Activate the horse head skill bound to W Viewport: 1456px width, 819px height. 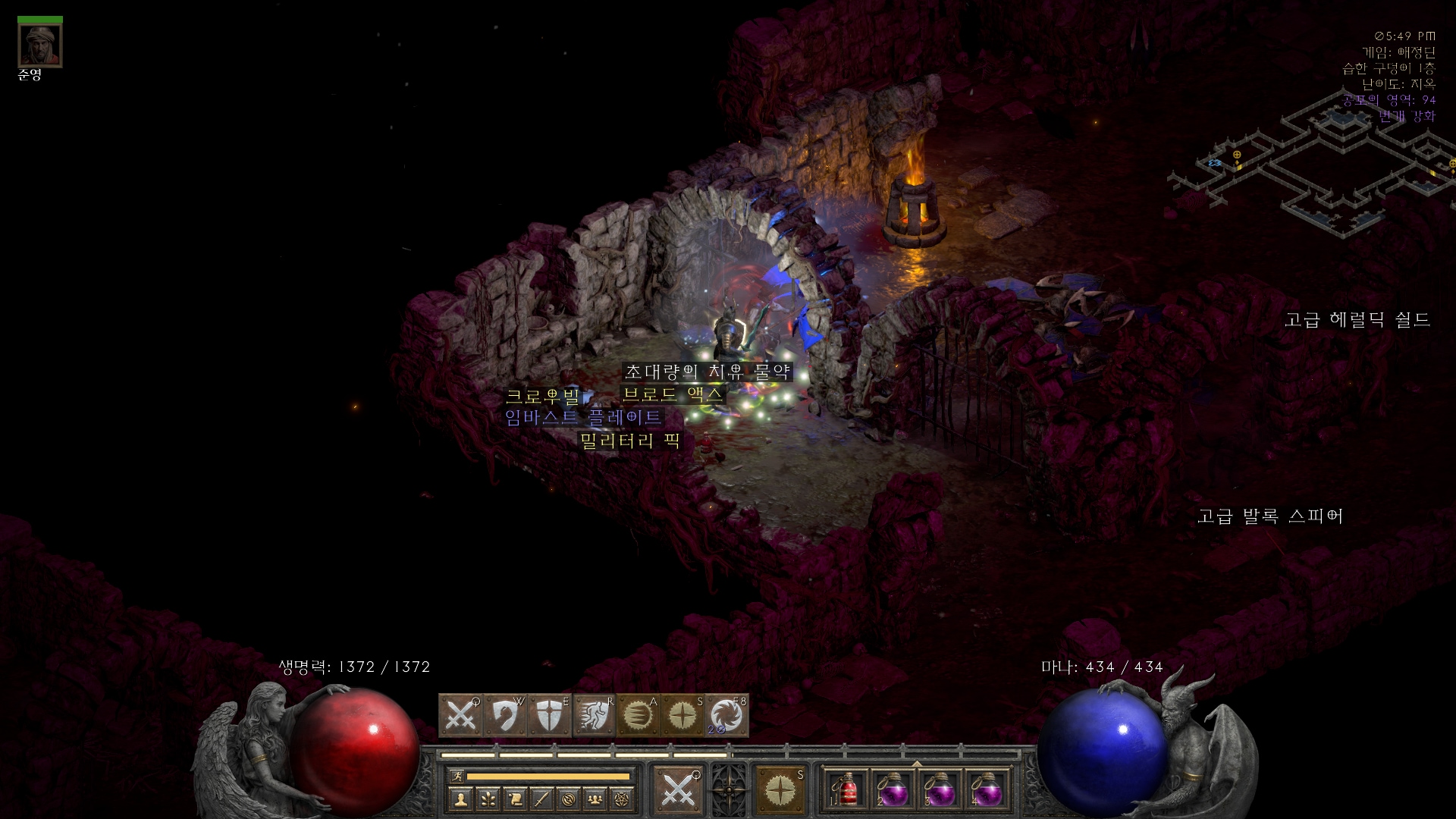505,715
